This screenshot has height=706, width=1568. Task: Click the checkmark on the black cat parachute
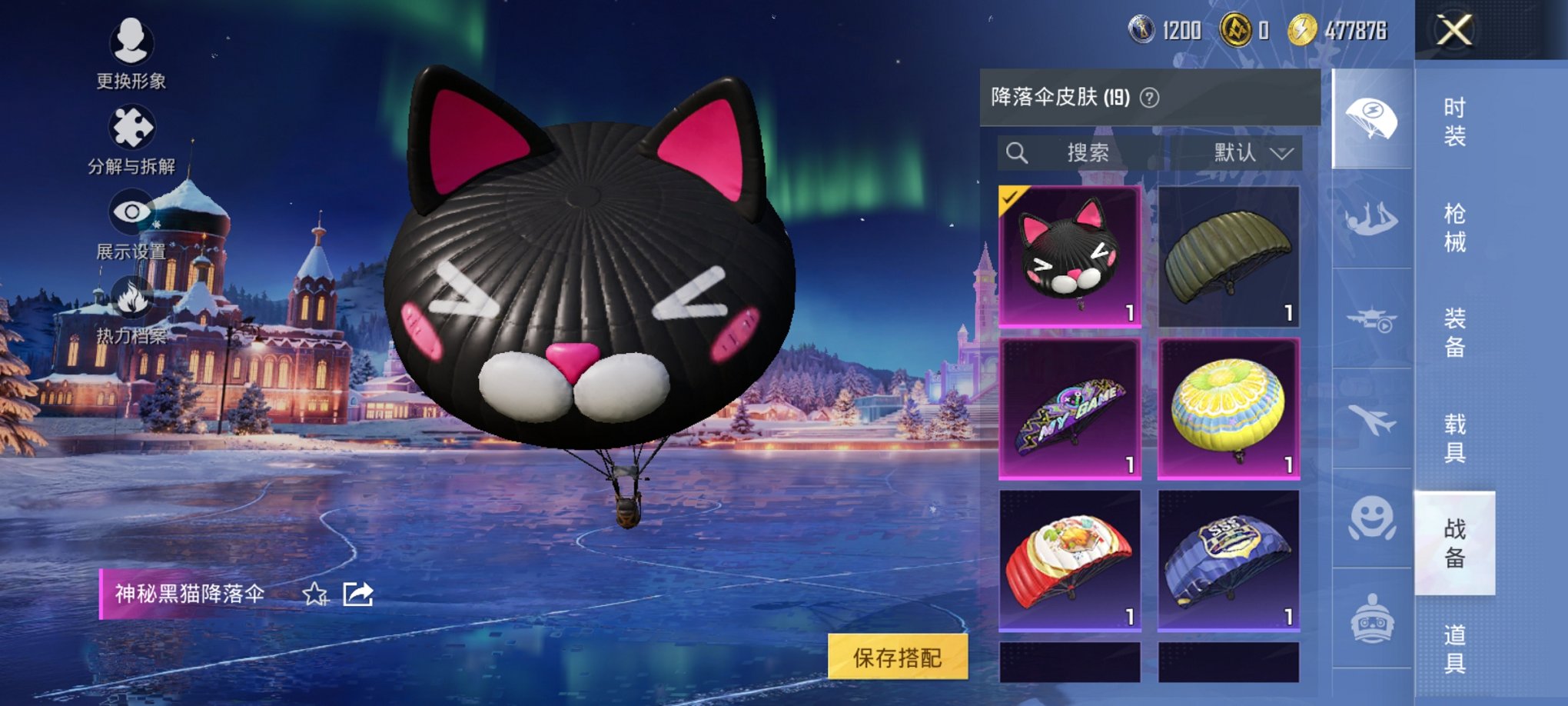pyautogui.click(x=1009, y=199)
